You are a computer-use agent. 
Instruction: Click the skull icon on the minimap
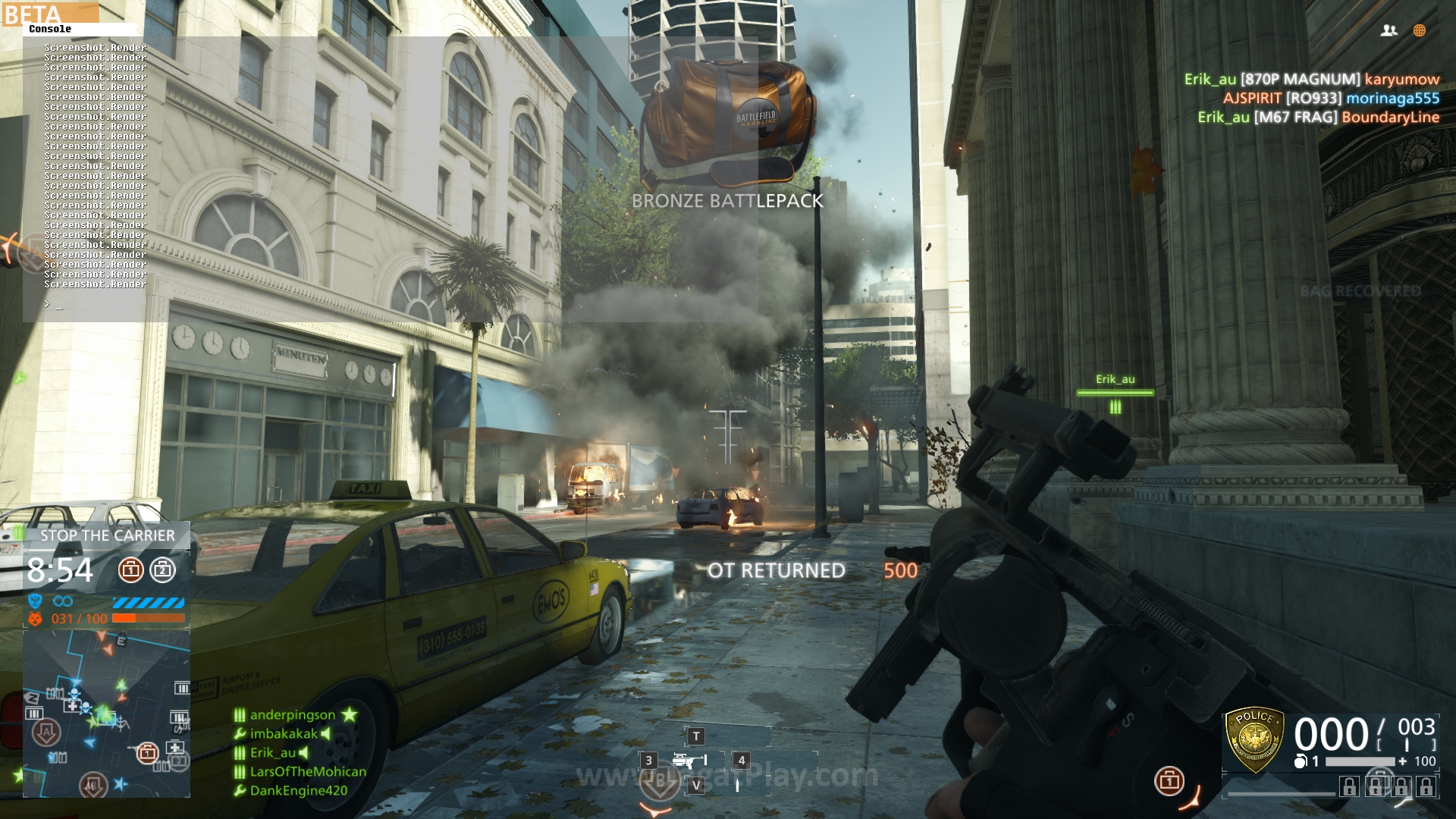pyautogui.click(x=73, y=692)
